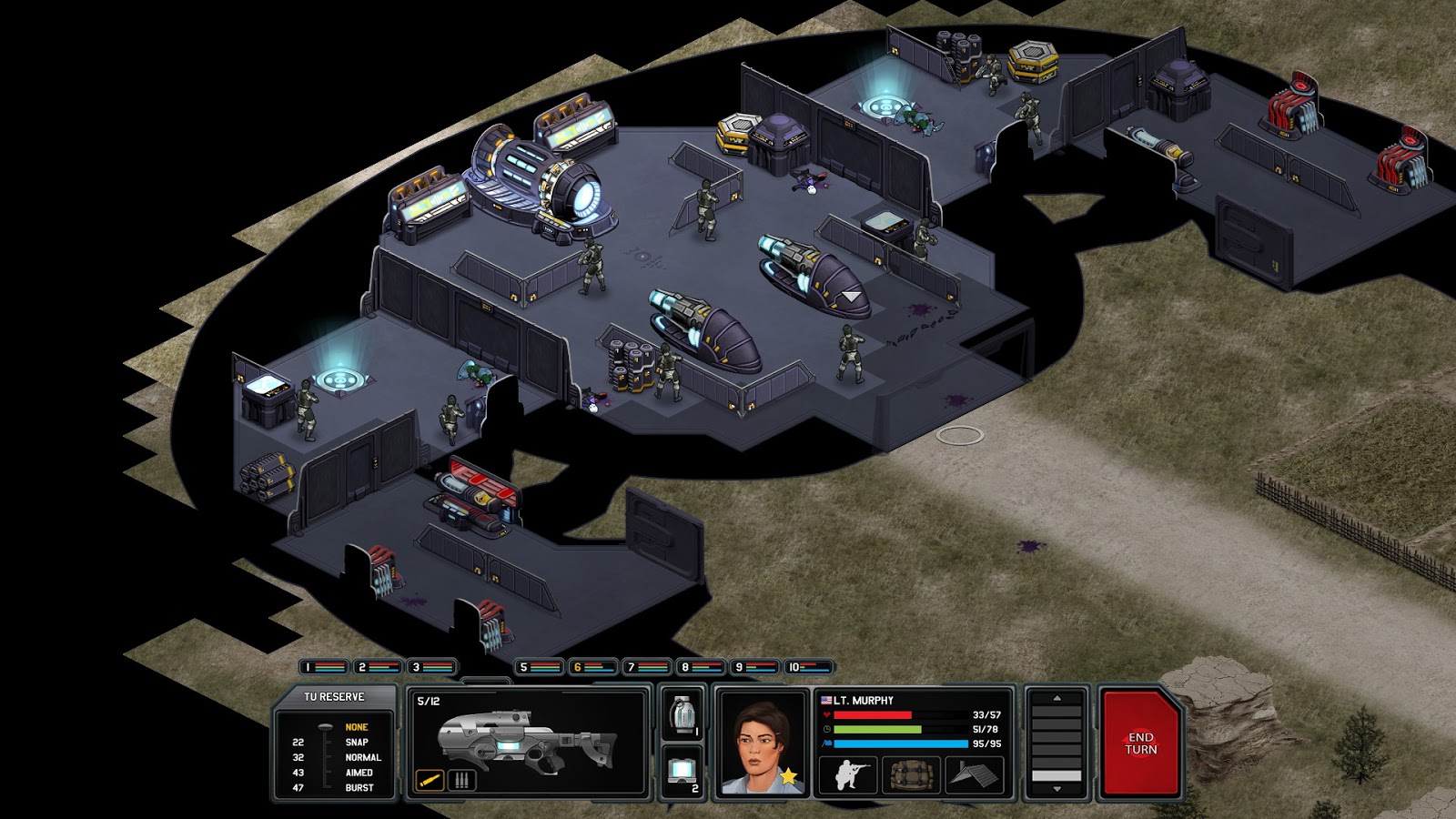Image resolution: width=1456 pixels, height=819 pixels.
Task: Select soldier number 7 tab
Action: click(647, 667)
